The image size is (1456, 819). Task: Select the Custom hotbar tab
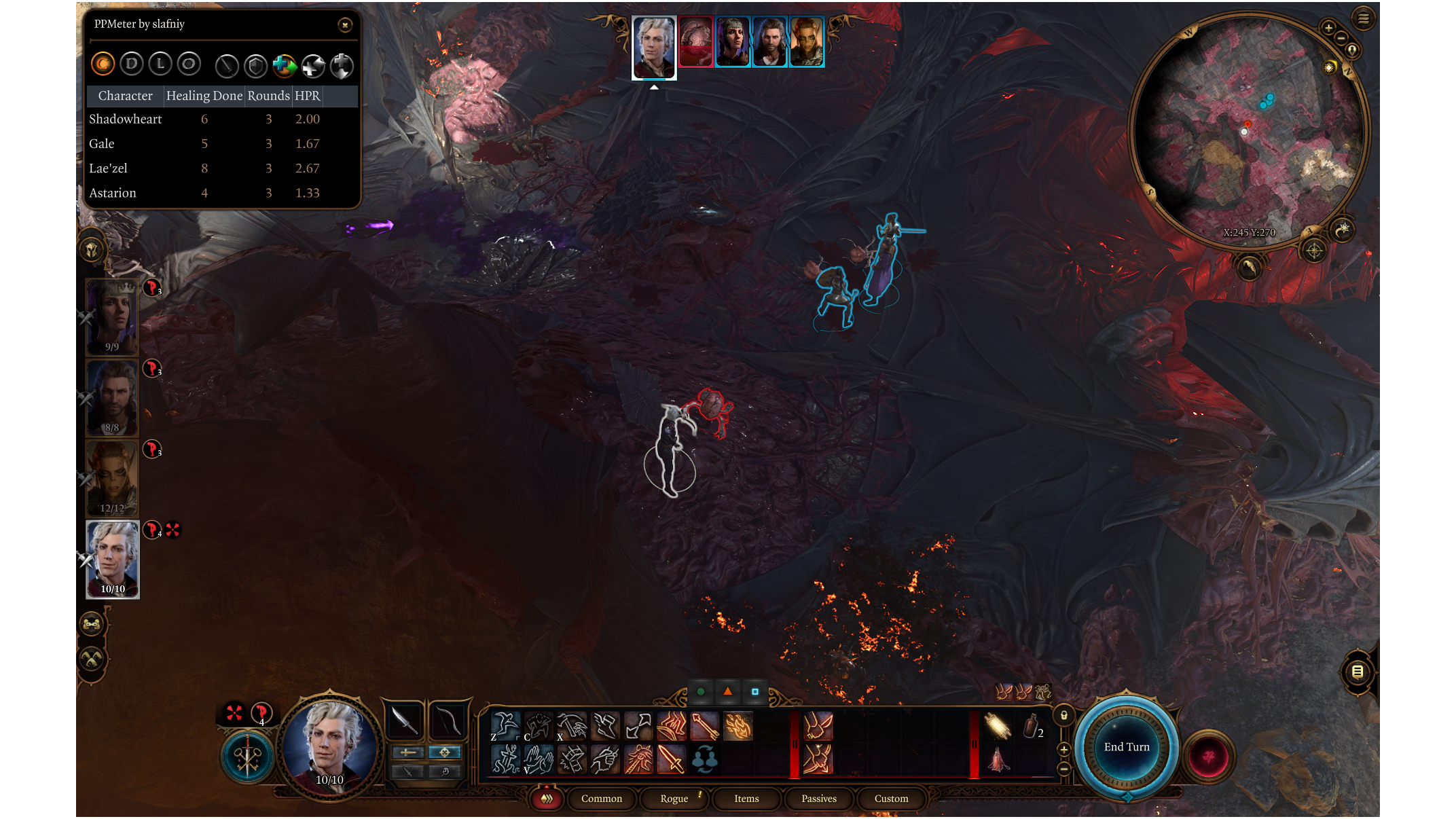(x=891, y=799)
